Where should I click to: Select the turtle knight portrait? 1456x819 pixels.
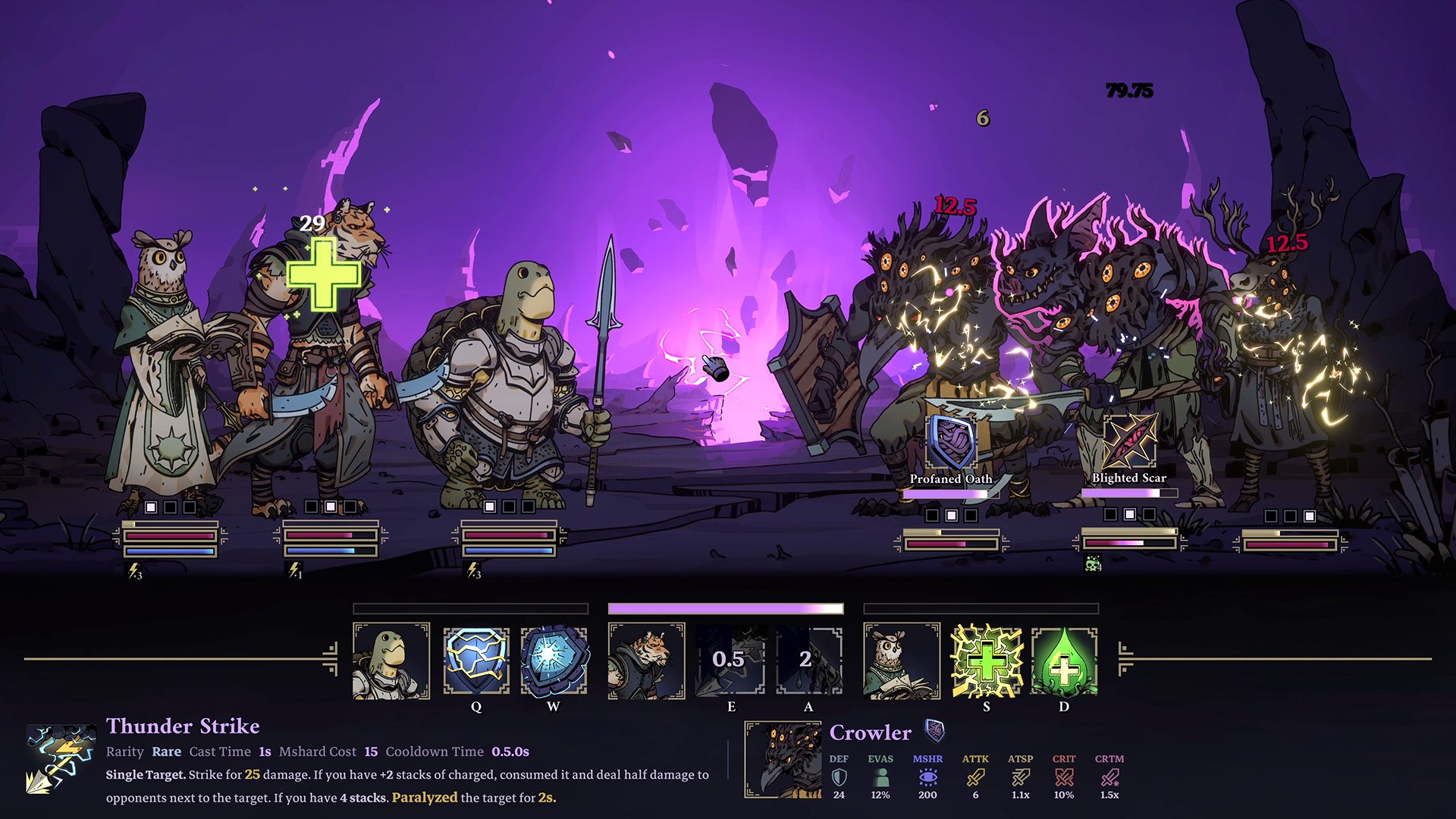(x=391, y=661)
